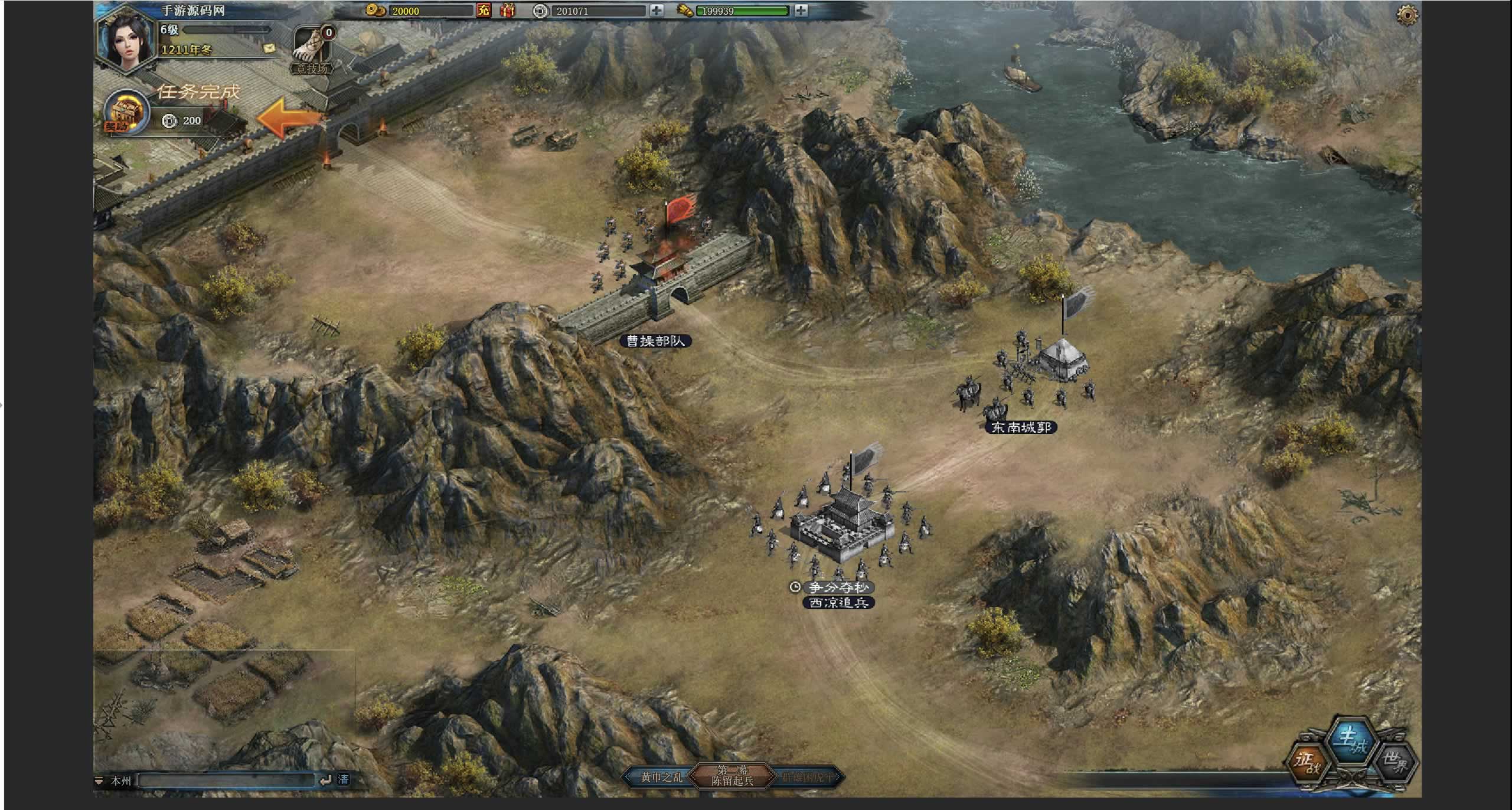Focus the chat input field
The height and width of the screenshot is (810, 1512).
pyautogui.click(x=226, y=780)
